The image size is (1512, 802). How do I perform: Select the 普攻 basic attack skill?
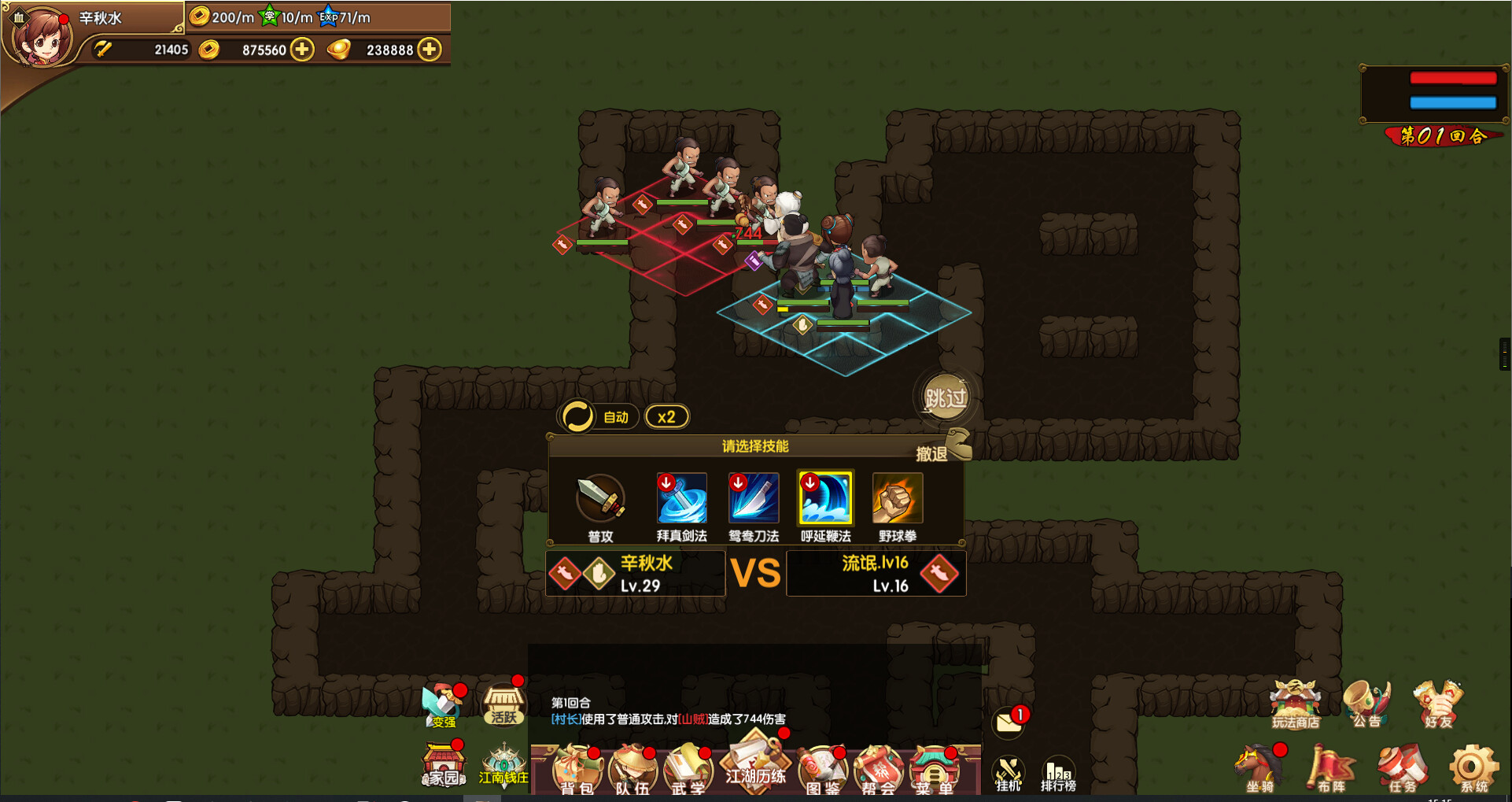click(599, 497)
